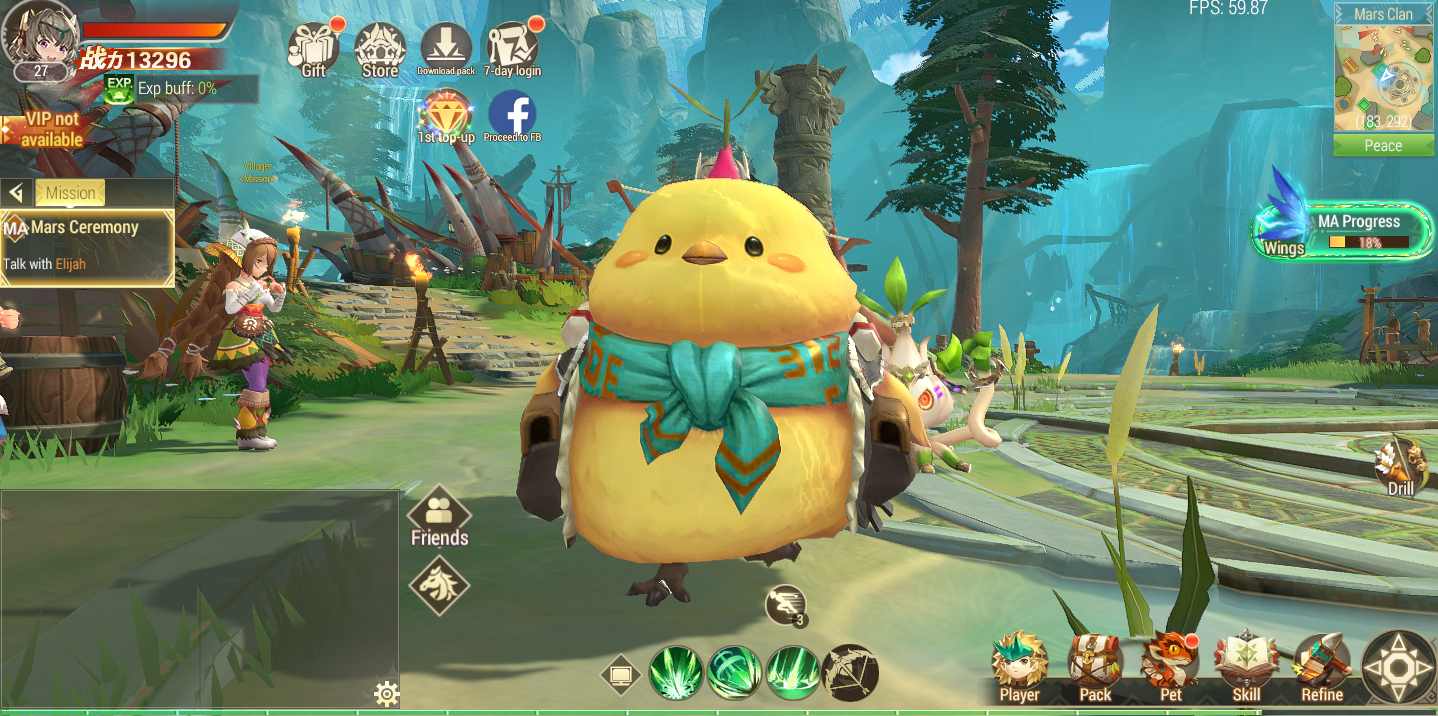The height and width of the screenshot is (716, 1438).
Task: Collapse the Mission panel arrow
Action: coord(16,193)
